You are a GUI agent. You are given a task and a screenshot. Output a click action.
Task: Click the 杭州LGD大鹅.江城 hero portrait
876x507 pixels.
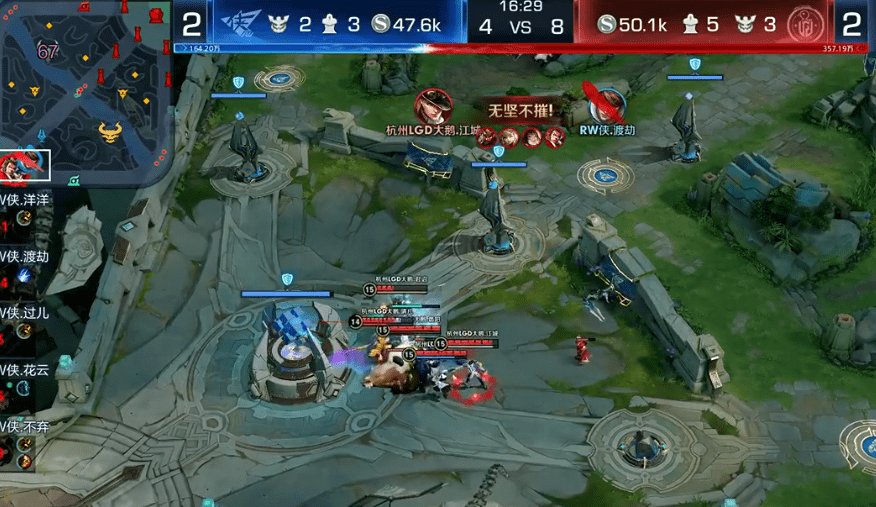coord(433,106)
